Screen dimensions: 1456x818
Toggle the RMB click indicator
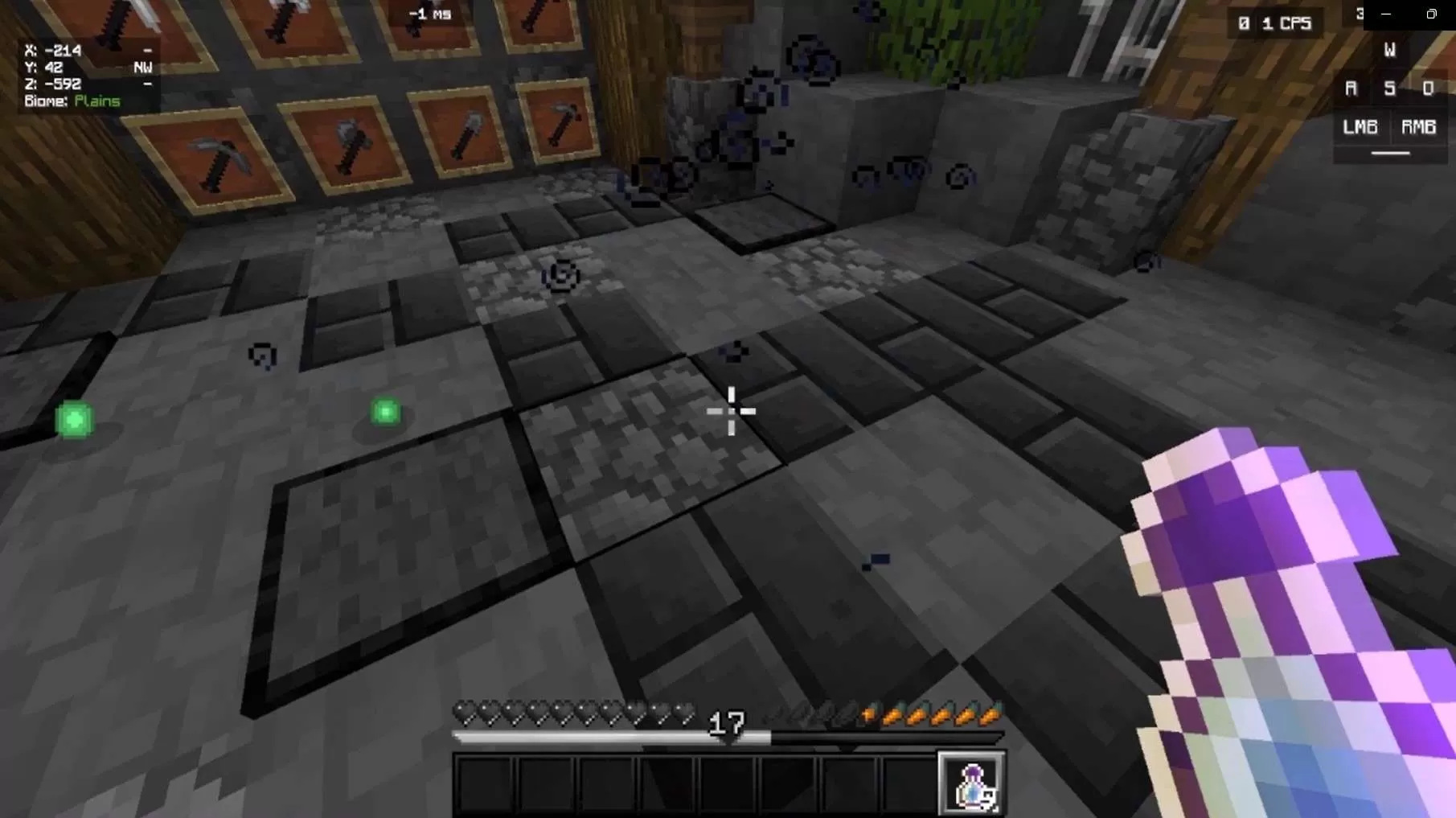click(x=1417, y=126)
